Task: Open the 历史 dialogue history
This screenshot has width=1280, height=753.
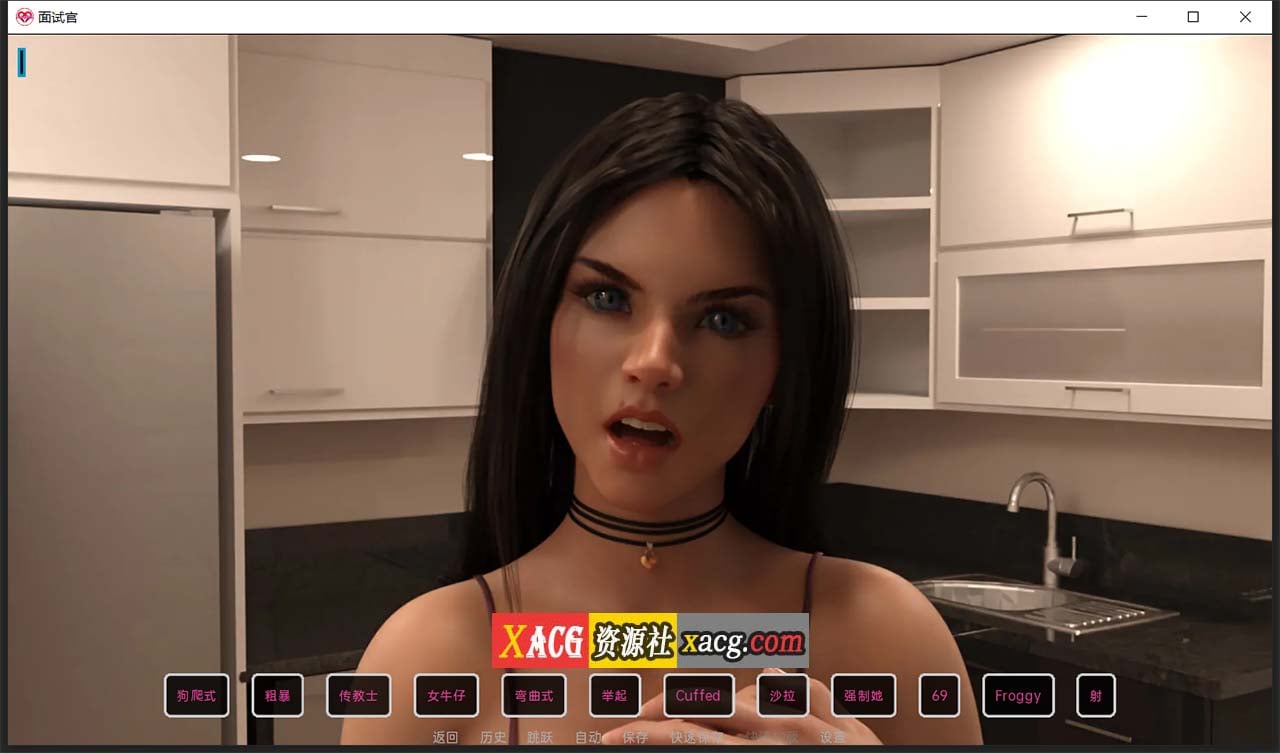Action: [492, 737]
